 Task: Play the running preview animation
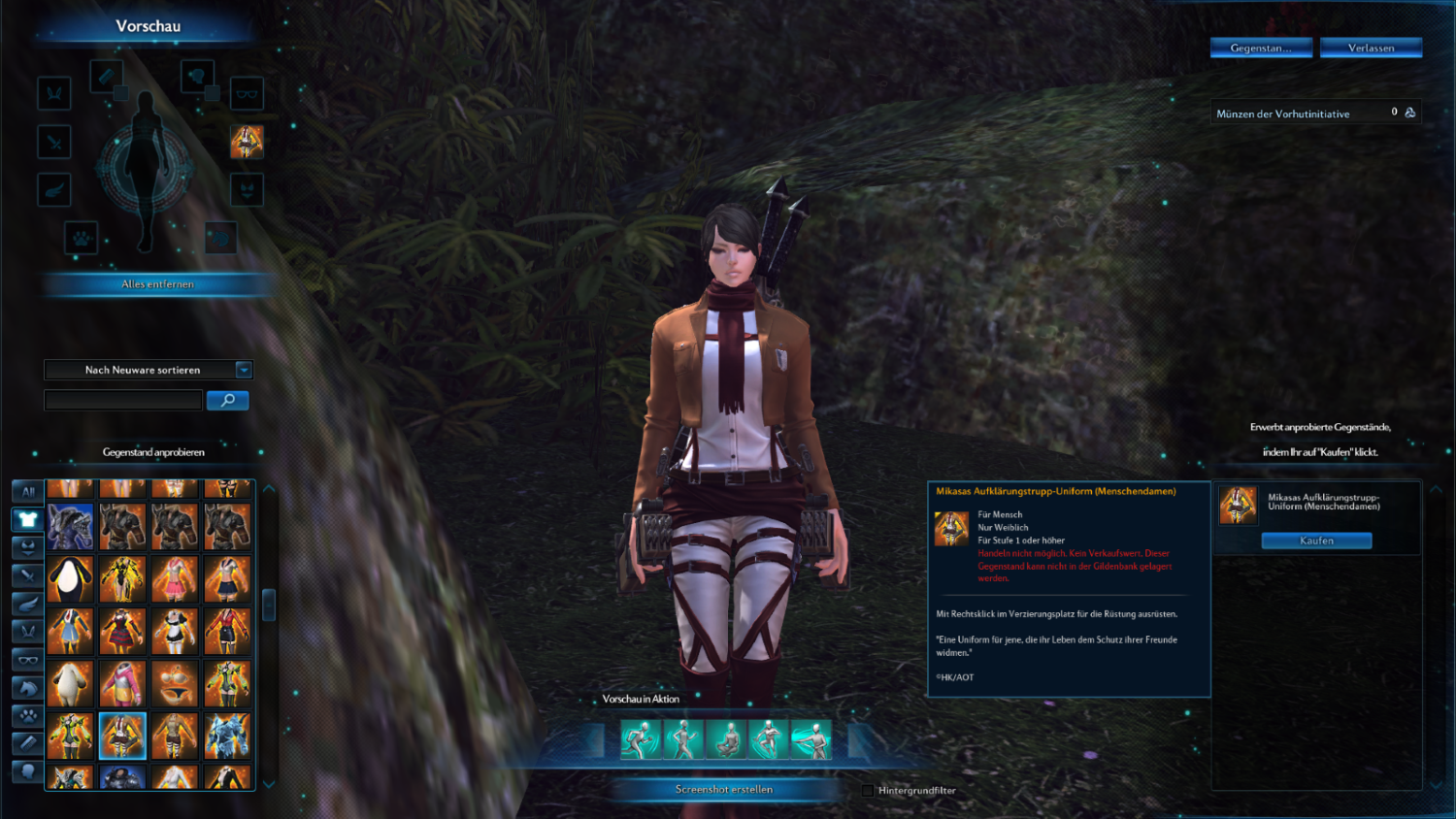[641, 739]
